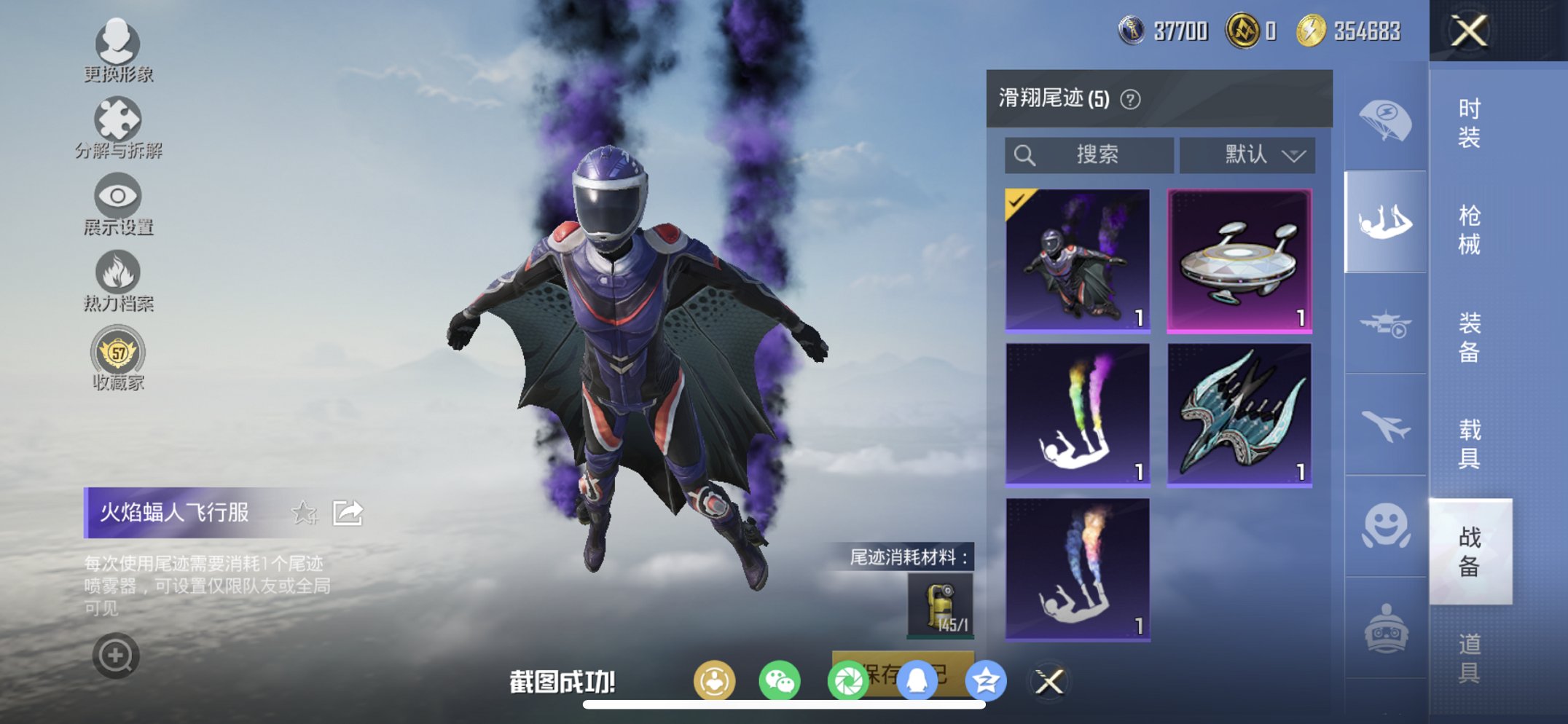
Task: Select the wingsuit dive category icon
Action: pyautogui.click(x=1384, y=218)
